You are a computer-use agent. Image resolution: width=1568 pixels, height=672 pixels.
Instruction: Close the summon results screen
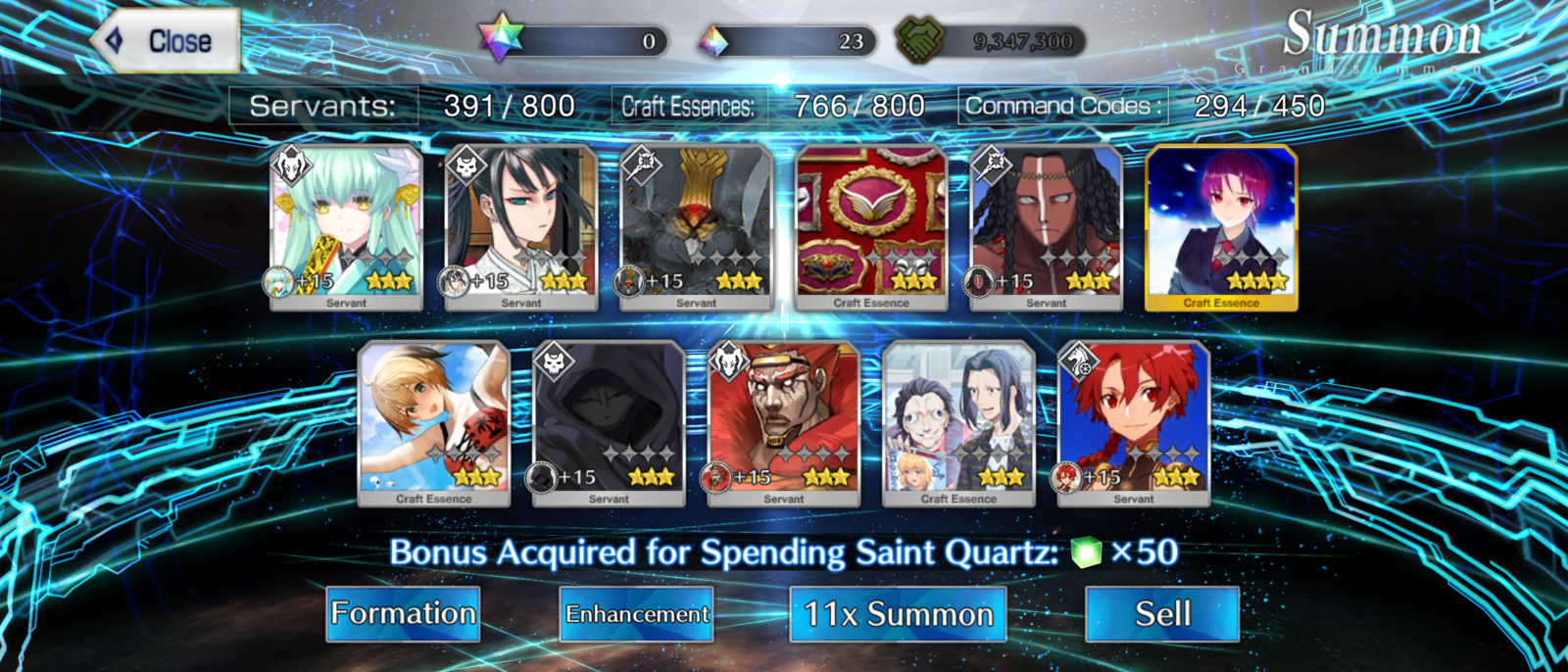pyautogui.click(x=166, y=41)
